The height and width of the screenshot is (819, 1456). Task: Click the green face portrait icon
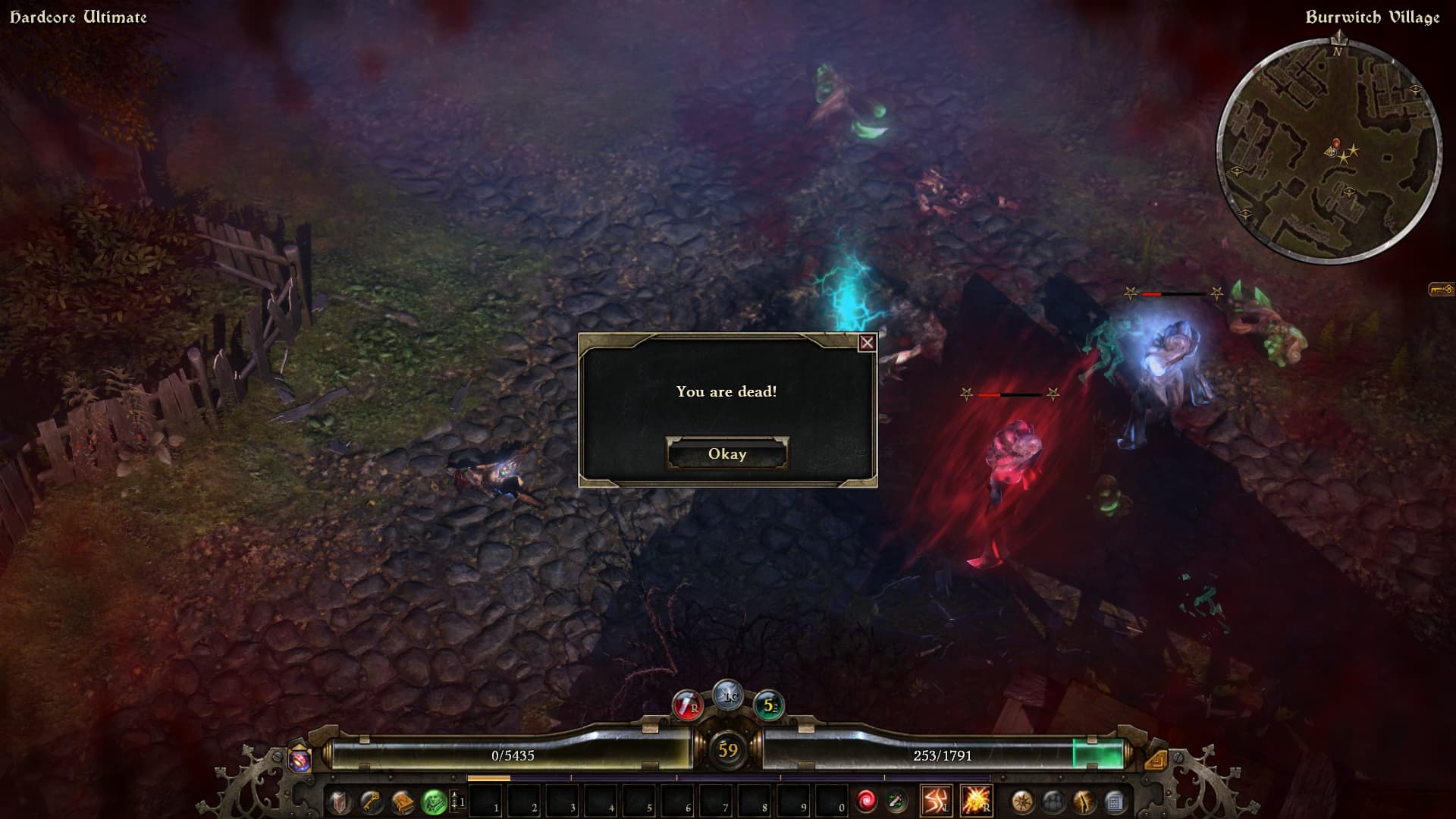434,802
